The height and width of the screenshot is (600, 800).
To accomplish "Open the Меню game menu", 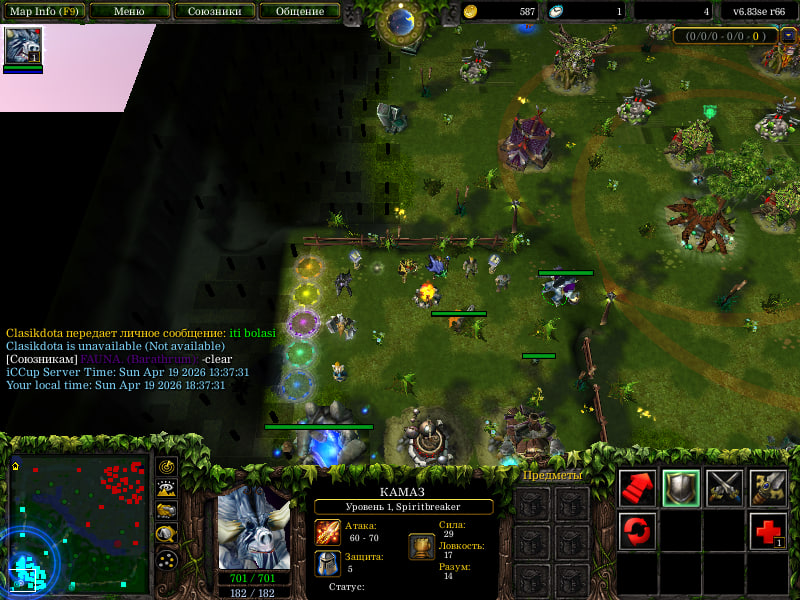I will (128, 12).
